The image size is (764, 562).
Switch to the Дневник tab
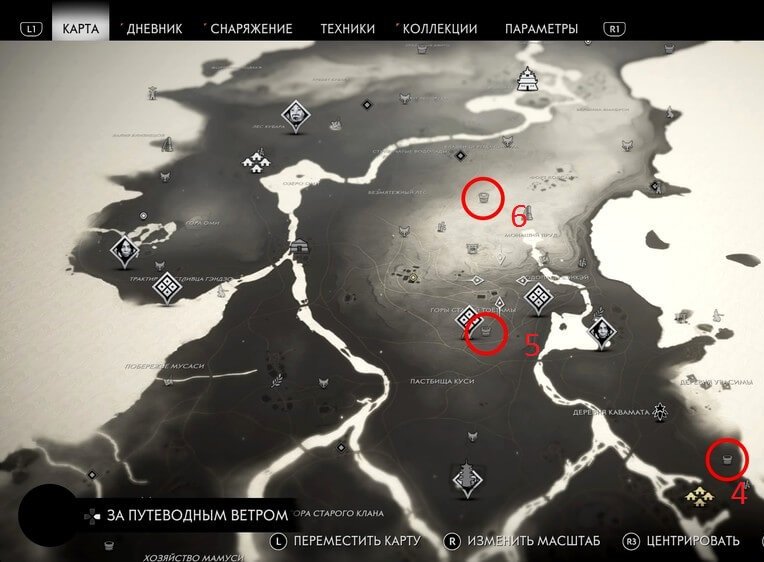[155, 29]
